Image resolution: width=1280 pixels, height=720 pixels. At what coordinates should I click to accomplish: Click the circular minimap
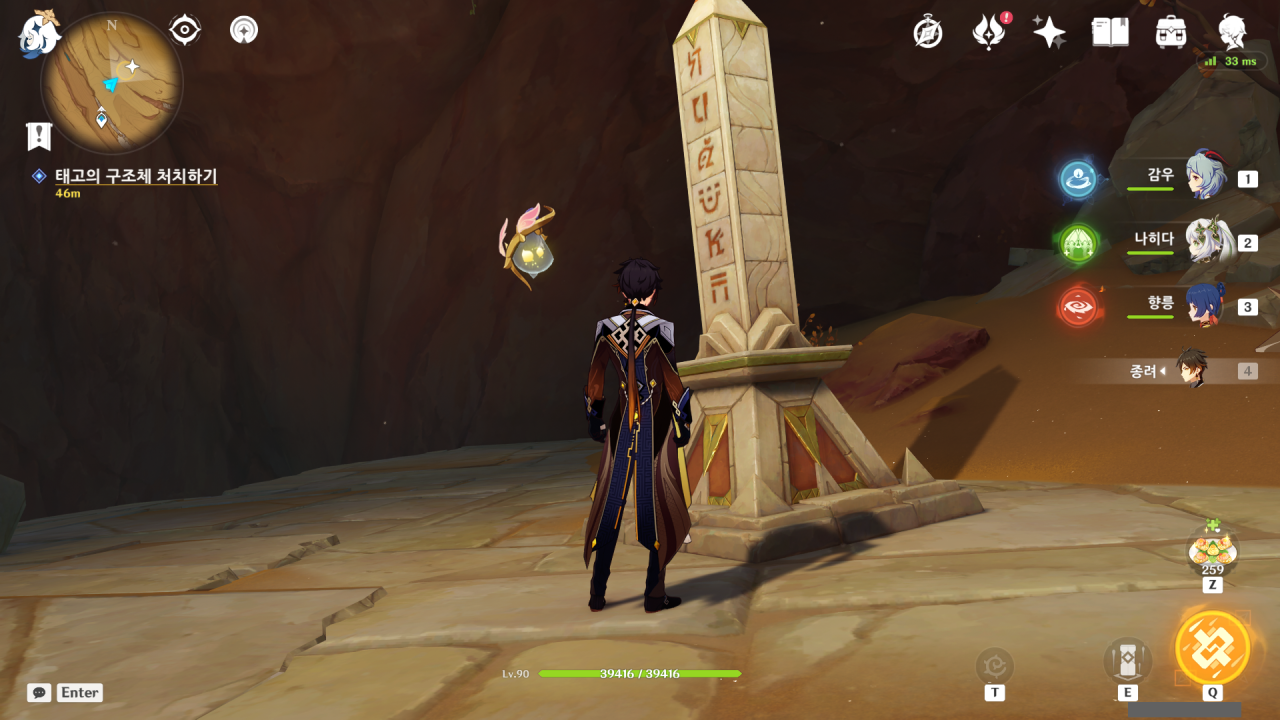click(x=111, y=83)
